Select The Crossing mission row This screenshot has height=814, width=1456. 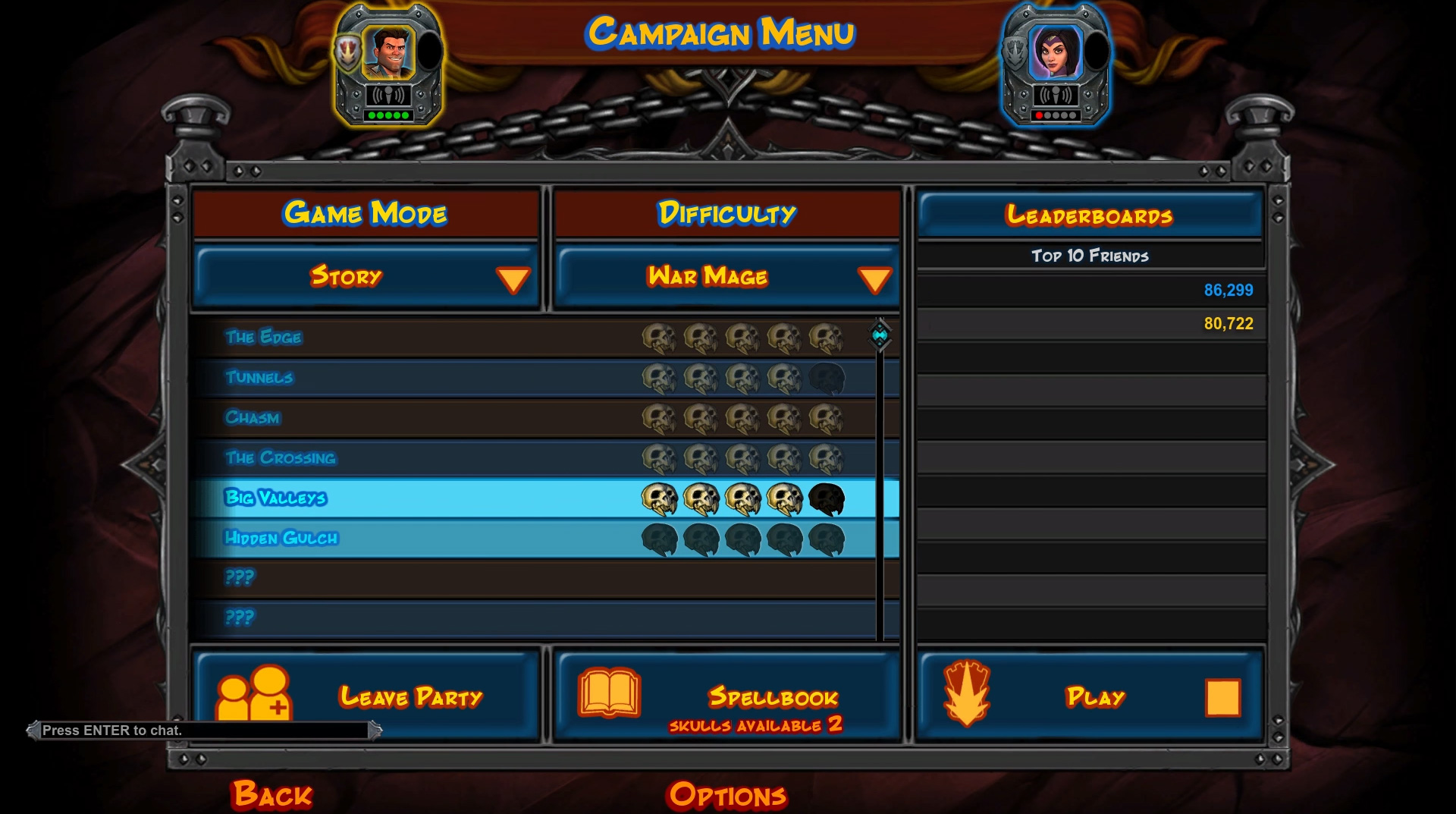[455, 457]
